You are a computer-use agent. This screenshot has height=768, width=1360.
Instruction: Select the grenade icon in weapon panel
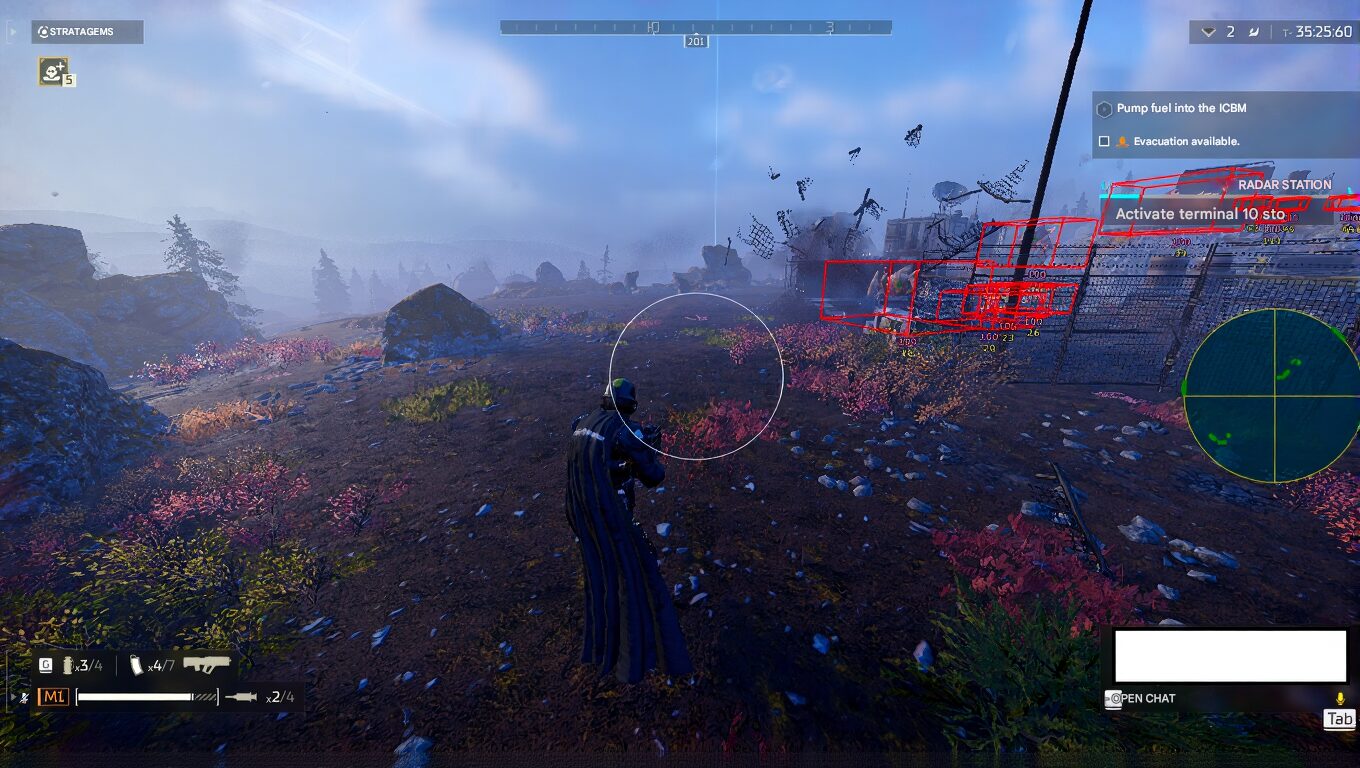tap(68, 666)
